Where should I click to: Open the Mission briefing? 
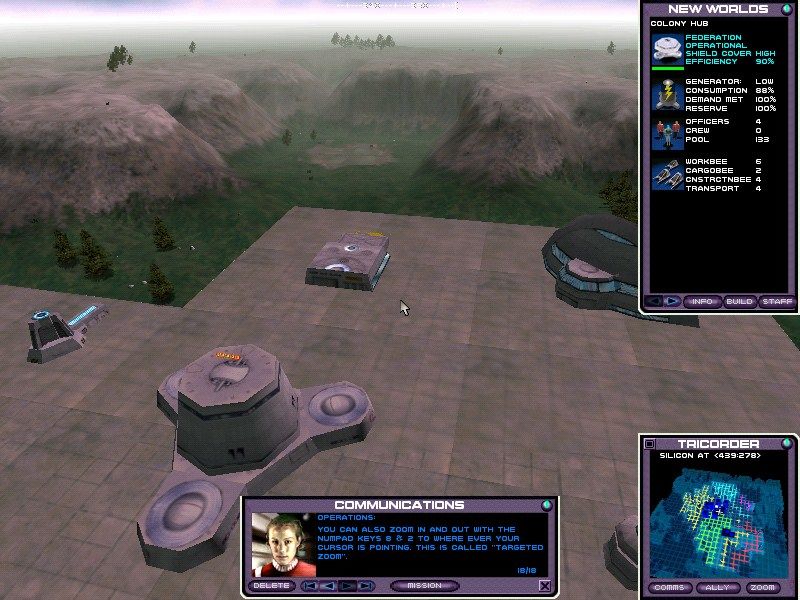[425, 586]
